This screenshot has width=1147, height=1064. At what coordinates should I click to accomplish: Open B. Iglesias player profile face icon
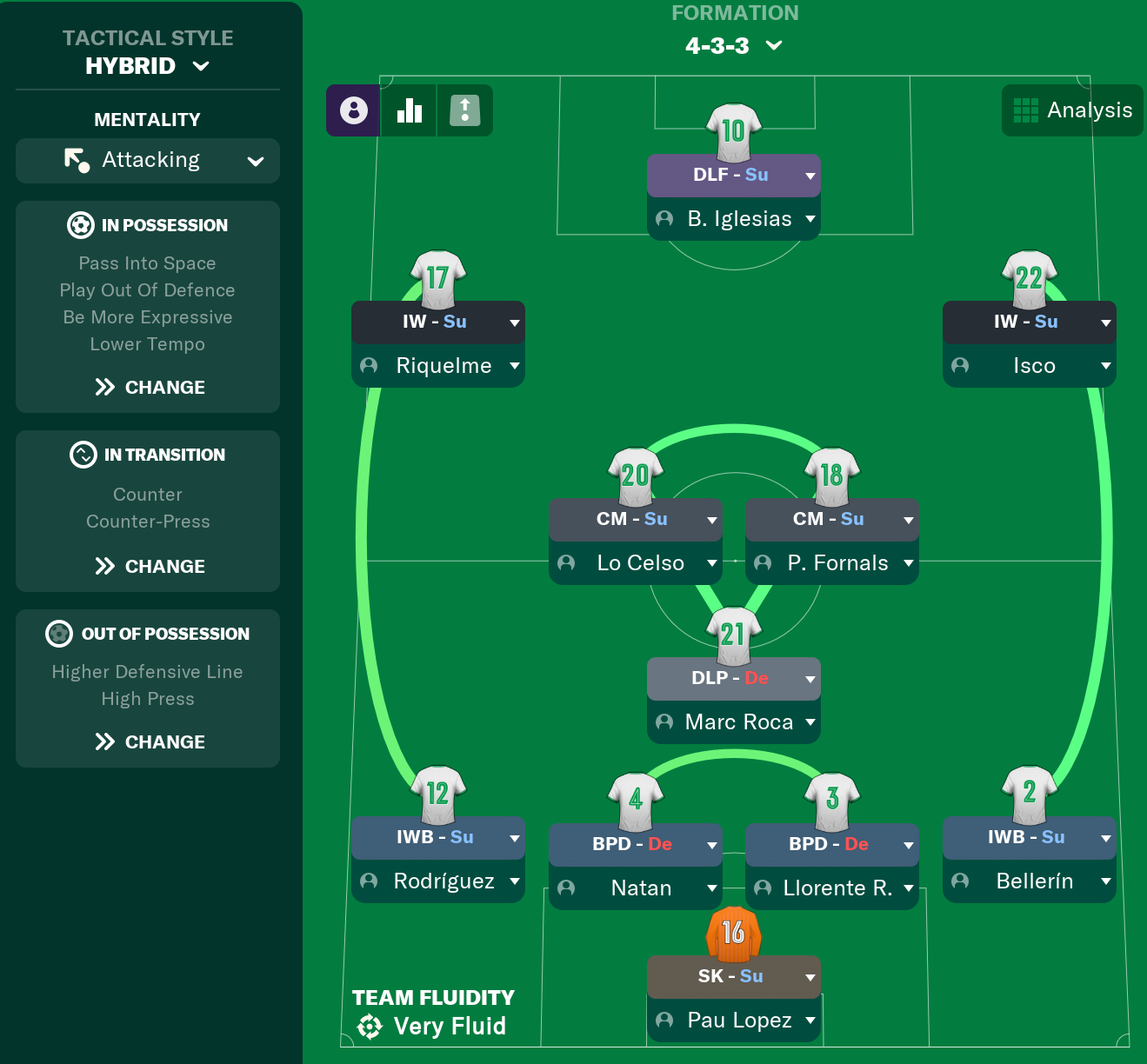click(x=665, y=219)
